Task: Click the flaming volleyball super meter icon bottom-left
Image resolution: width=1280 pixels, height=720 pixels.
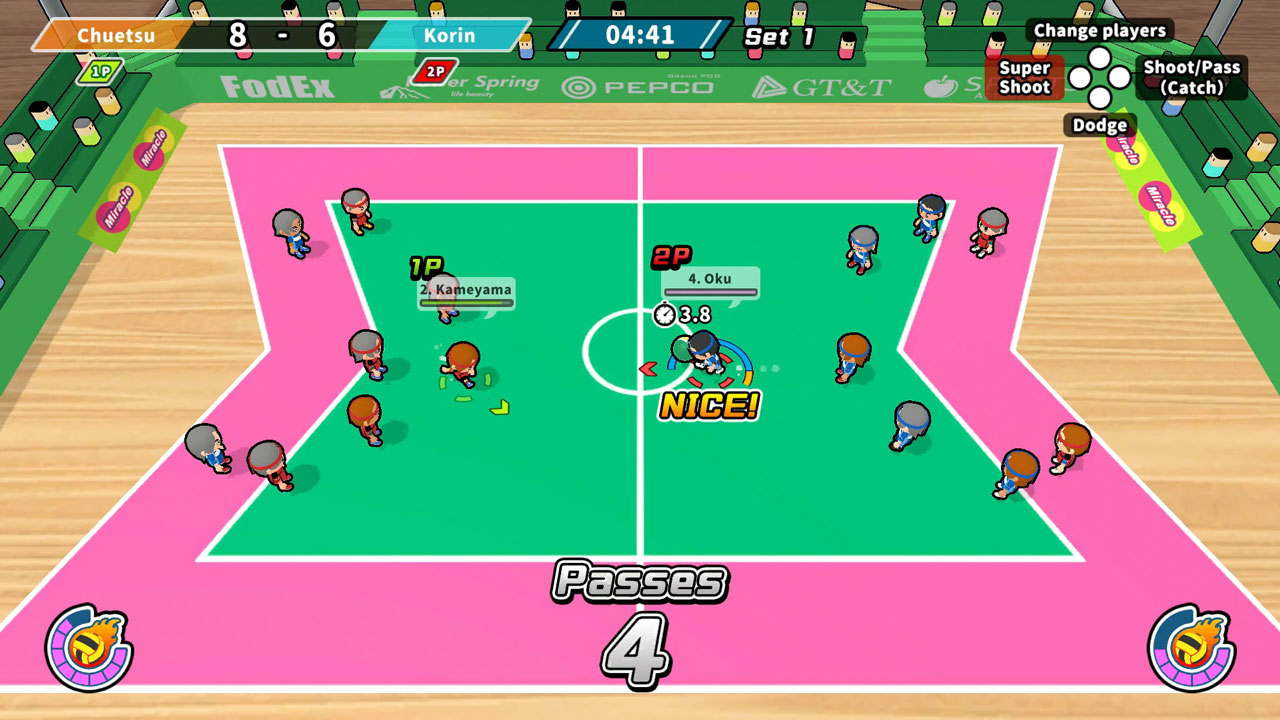Action: 85,645
